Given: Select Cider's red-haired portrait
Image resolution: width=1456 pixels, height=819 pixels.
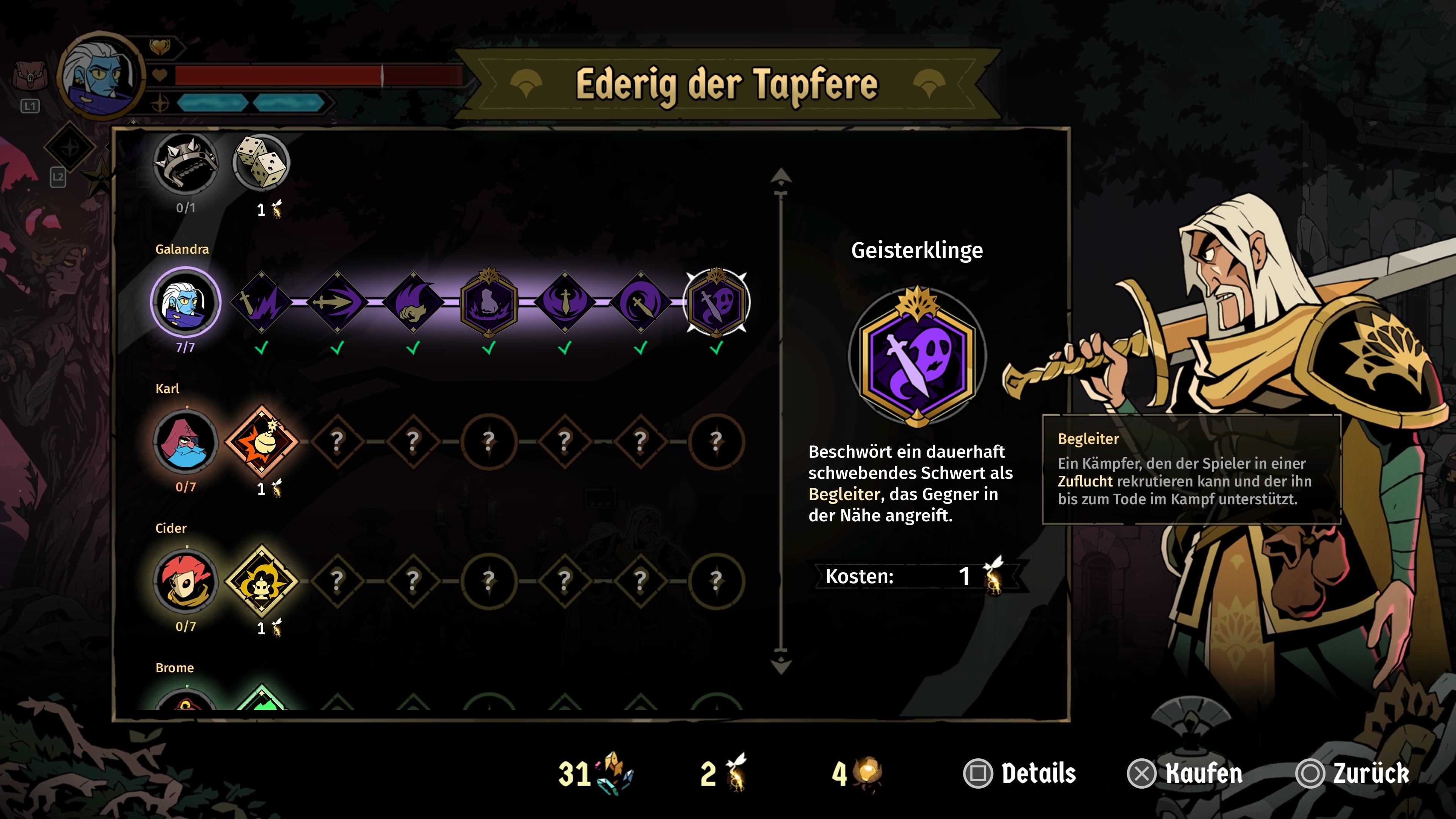Looking at the screenshot, I should 185,581.
